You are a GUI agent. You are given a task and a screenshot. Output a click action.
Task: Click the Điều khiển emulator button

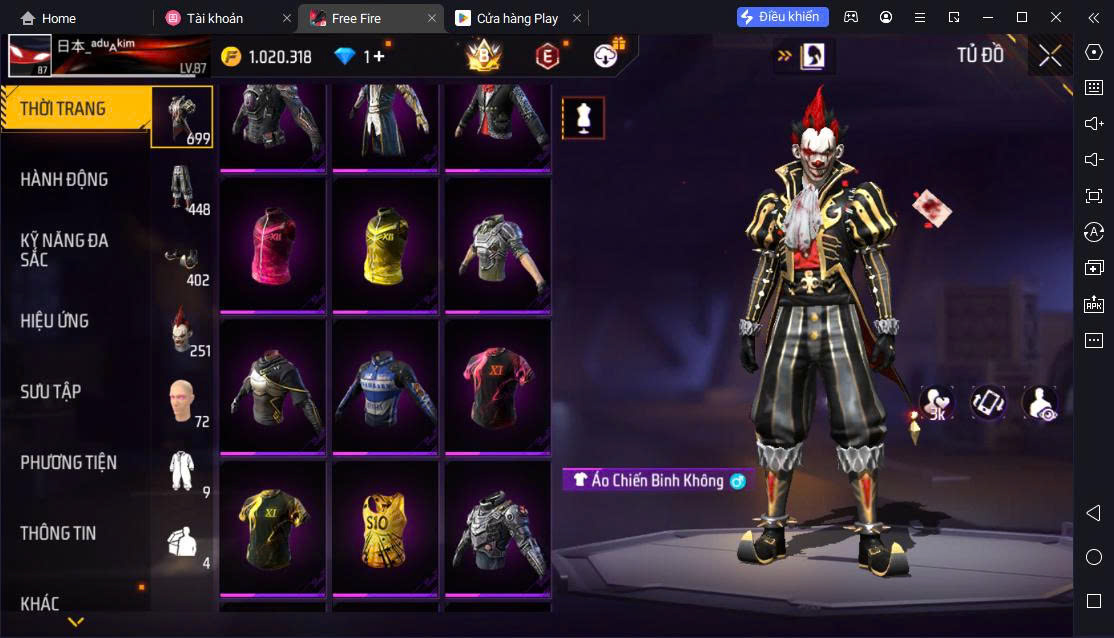783,17
